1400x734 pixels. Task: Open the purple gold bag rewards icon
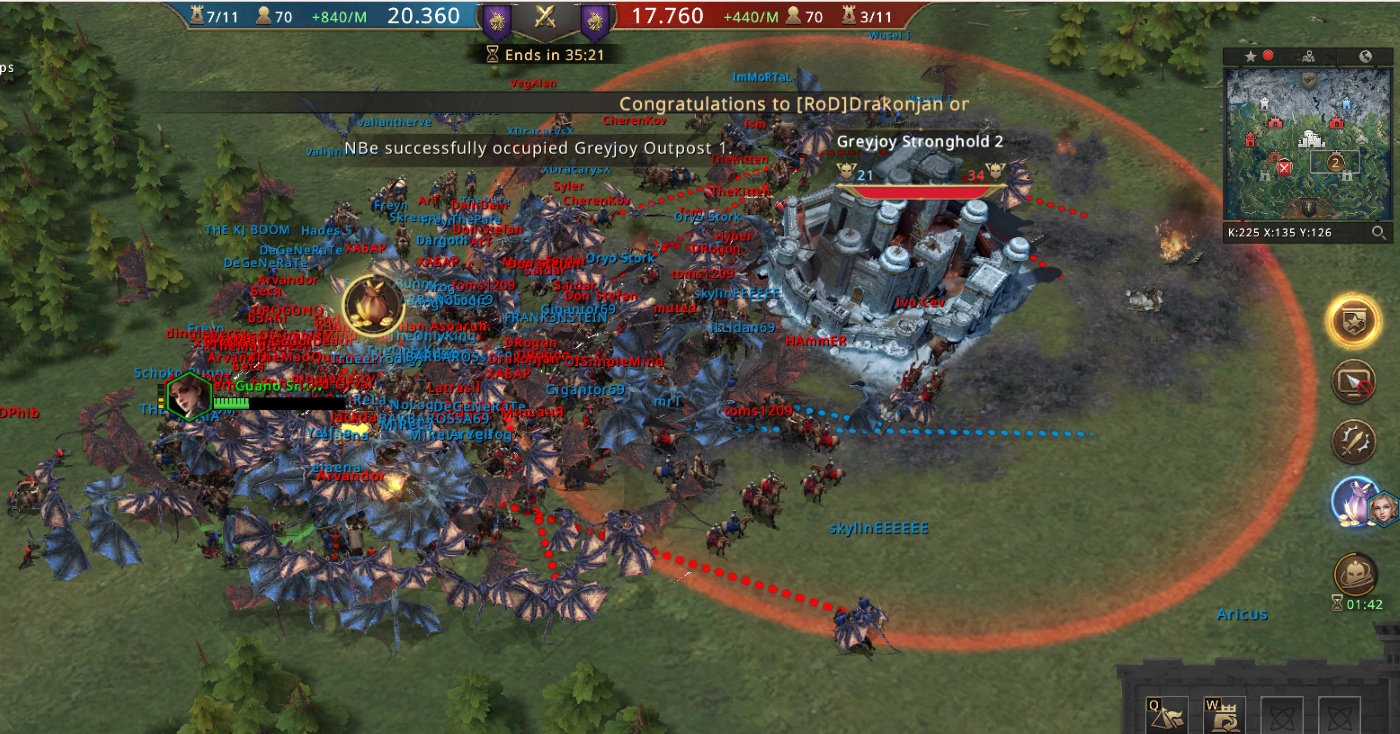(x=1356, y=501)
